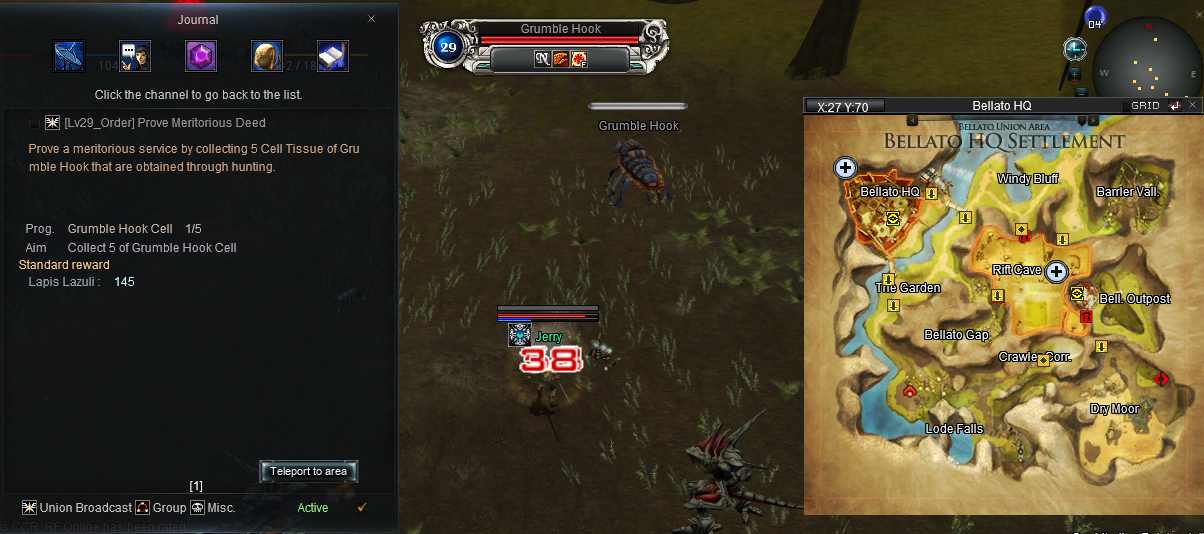Select the golden ore journal icon
The image size is (1204, 534).
[x=267, y=55]
